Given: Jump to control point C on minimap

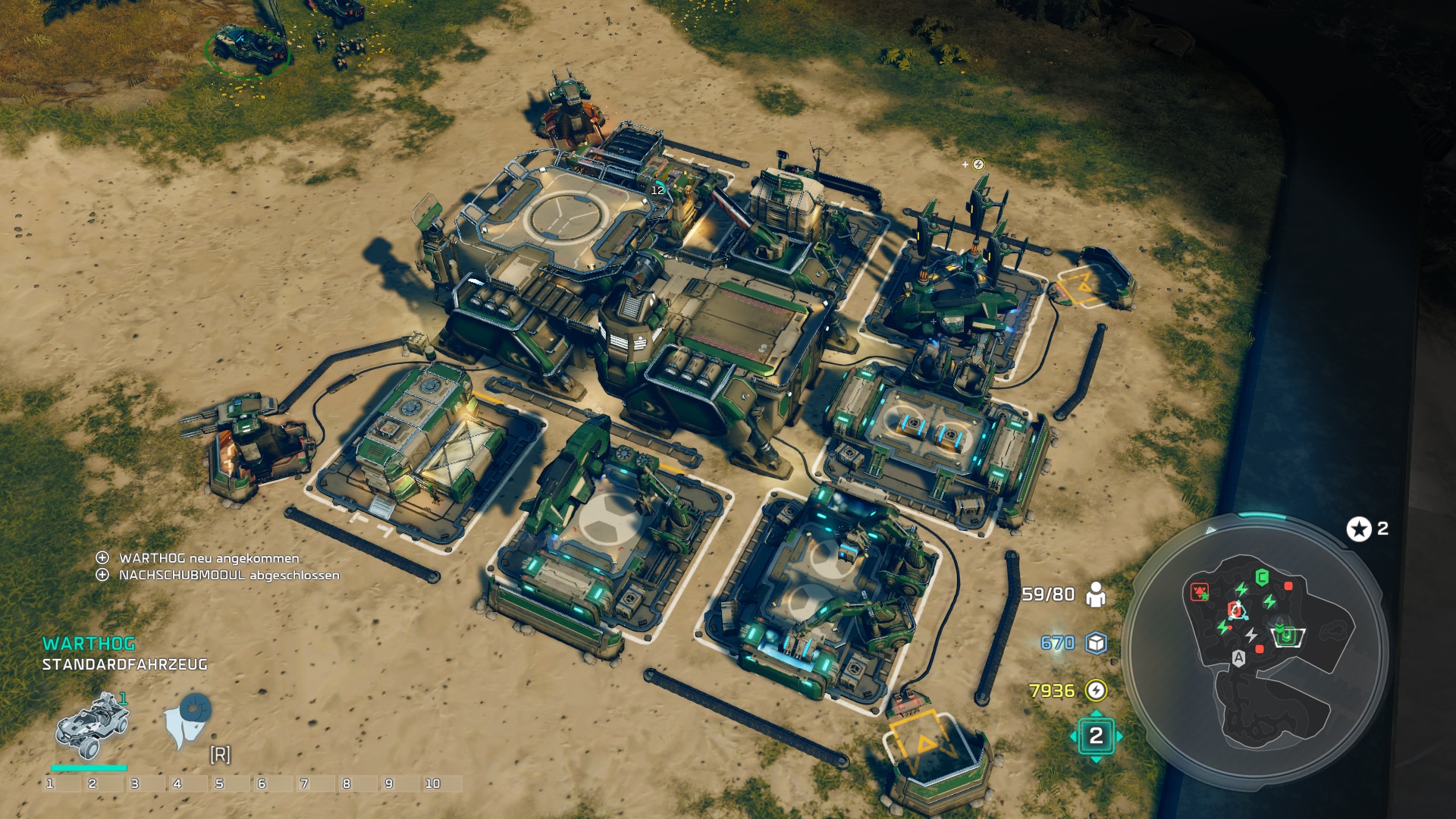Looking at the screenshot, I should (x=1262, y=578).
